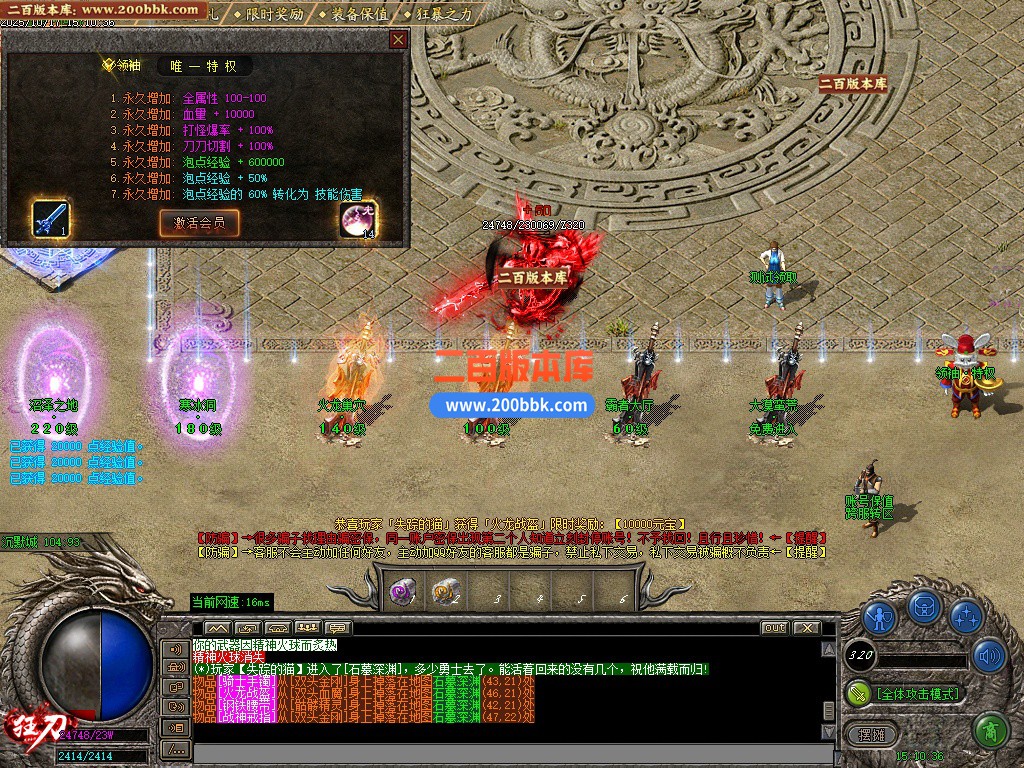Close the 唯一特权 privilege panel

(x=398, y=40)
